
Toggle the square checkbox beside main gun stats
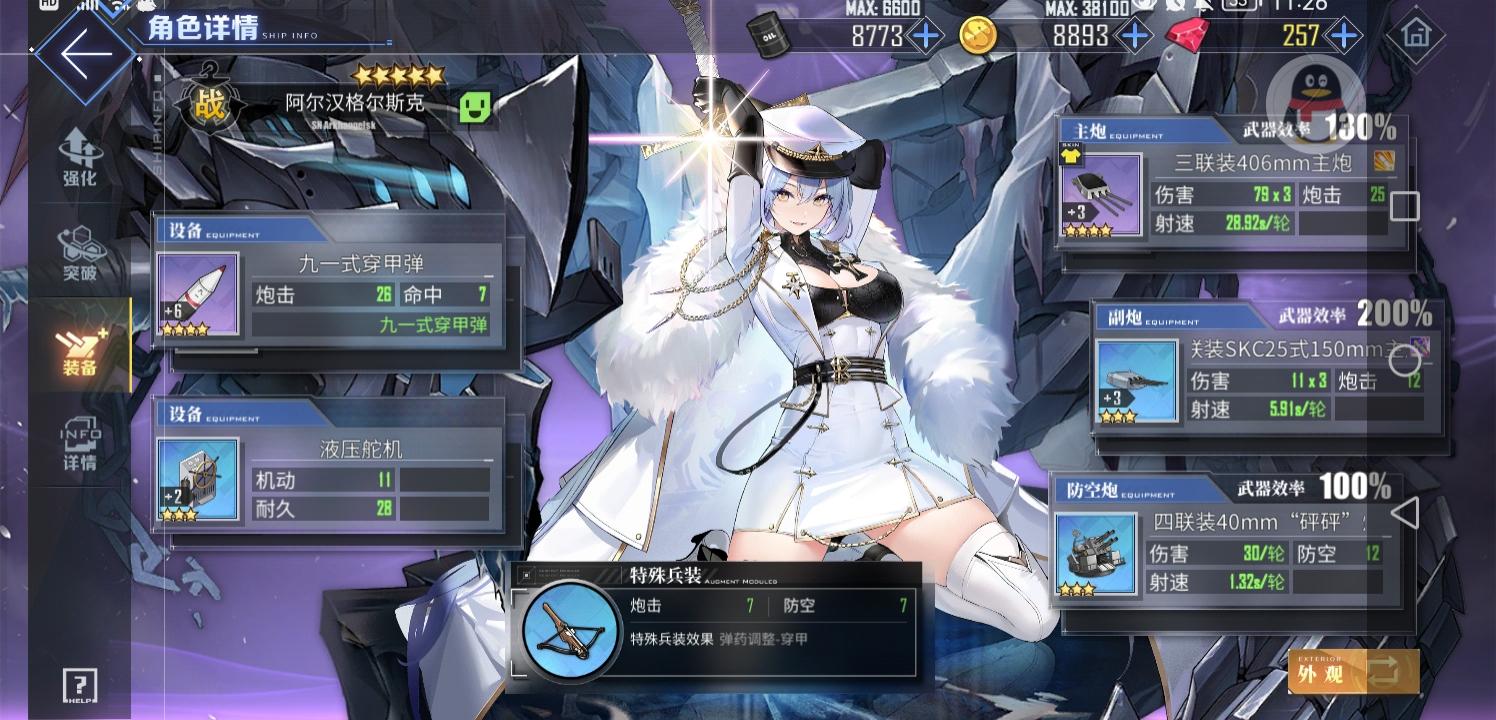pos(1404,206)
